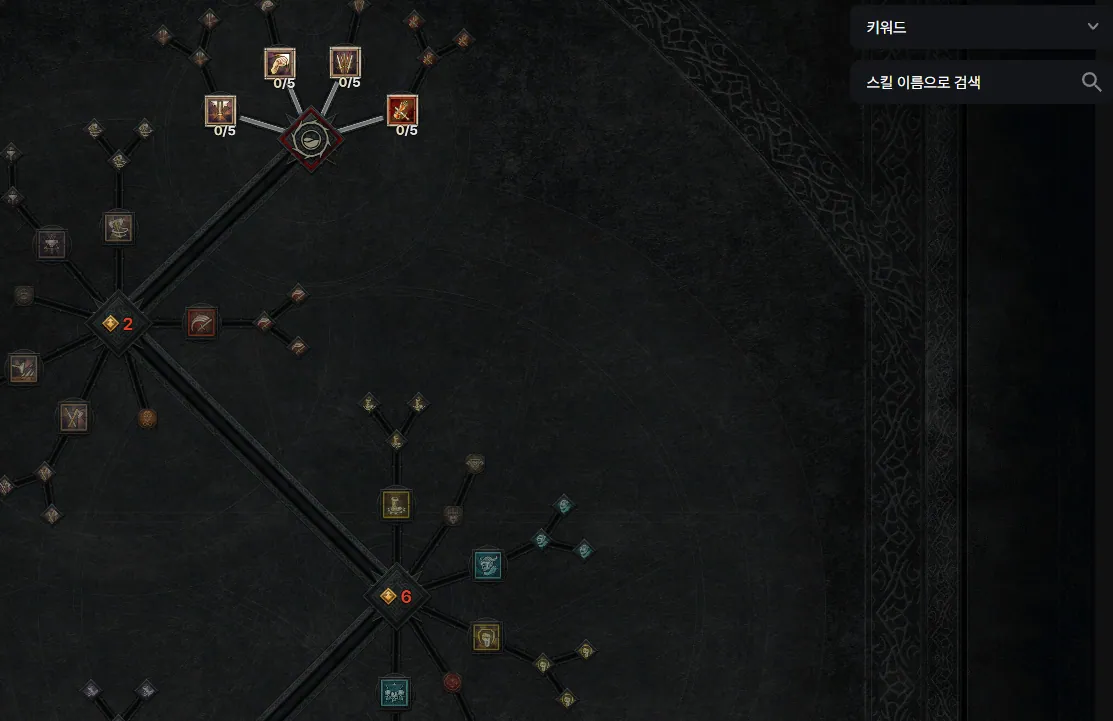Click the magnifying glass search icon

(1091, 82)
